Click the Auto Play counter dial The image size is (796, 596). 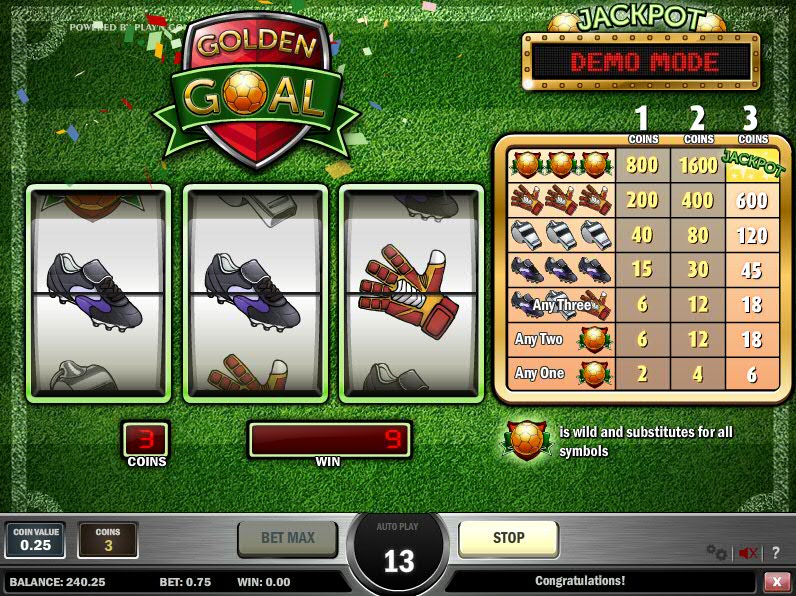coord(399,553)
